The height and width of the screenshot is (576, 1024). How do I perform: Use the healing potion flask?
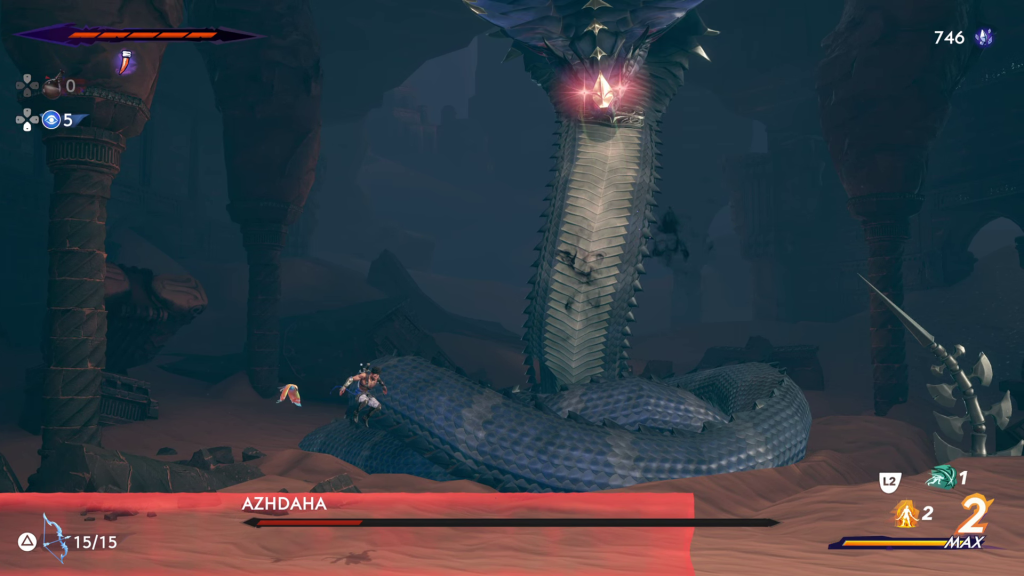point(51,87)
